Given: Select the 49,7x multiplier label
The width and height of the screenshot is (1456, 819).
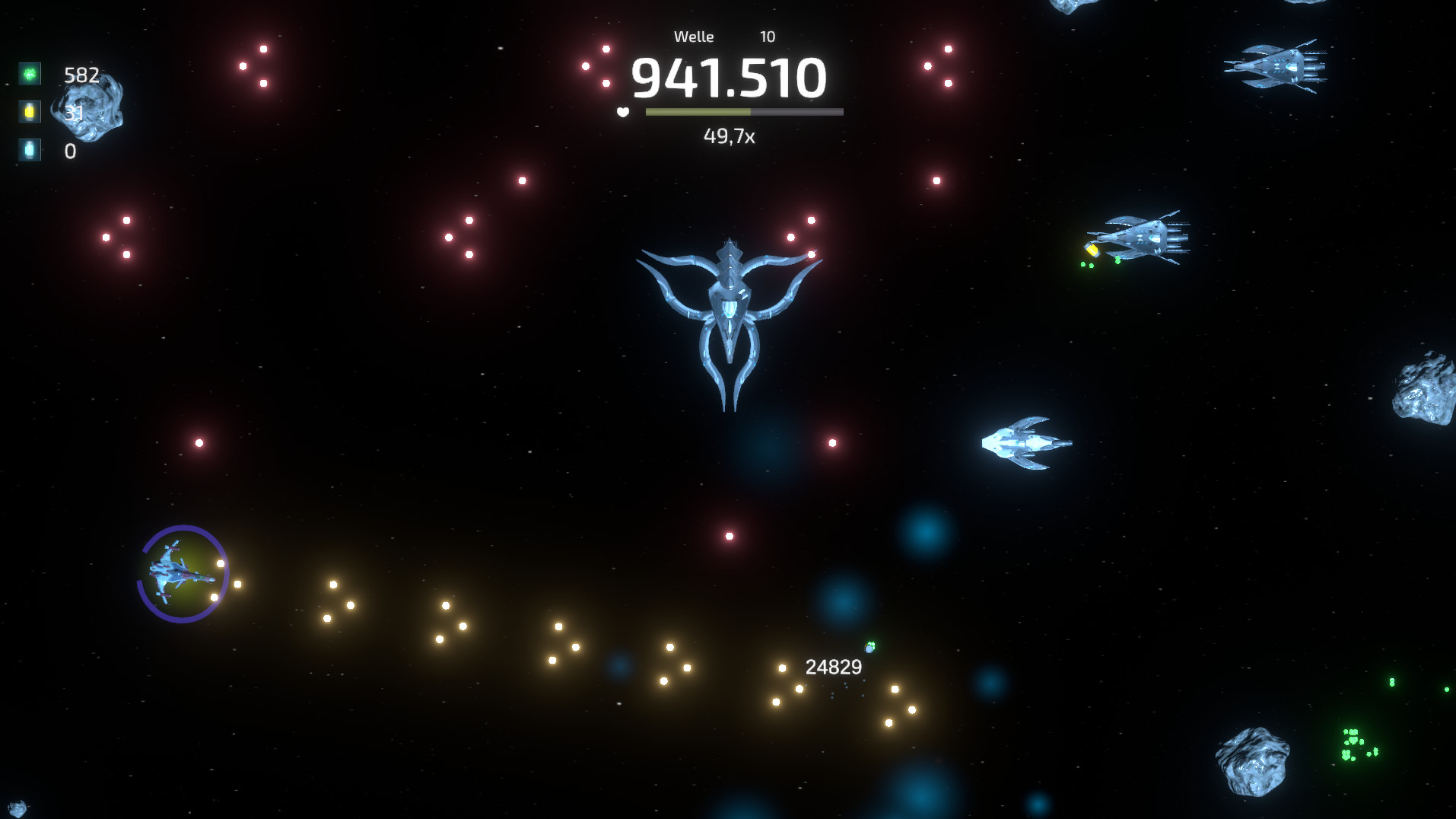Looking at the screenshot, I should [x=729, y=138].
